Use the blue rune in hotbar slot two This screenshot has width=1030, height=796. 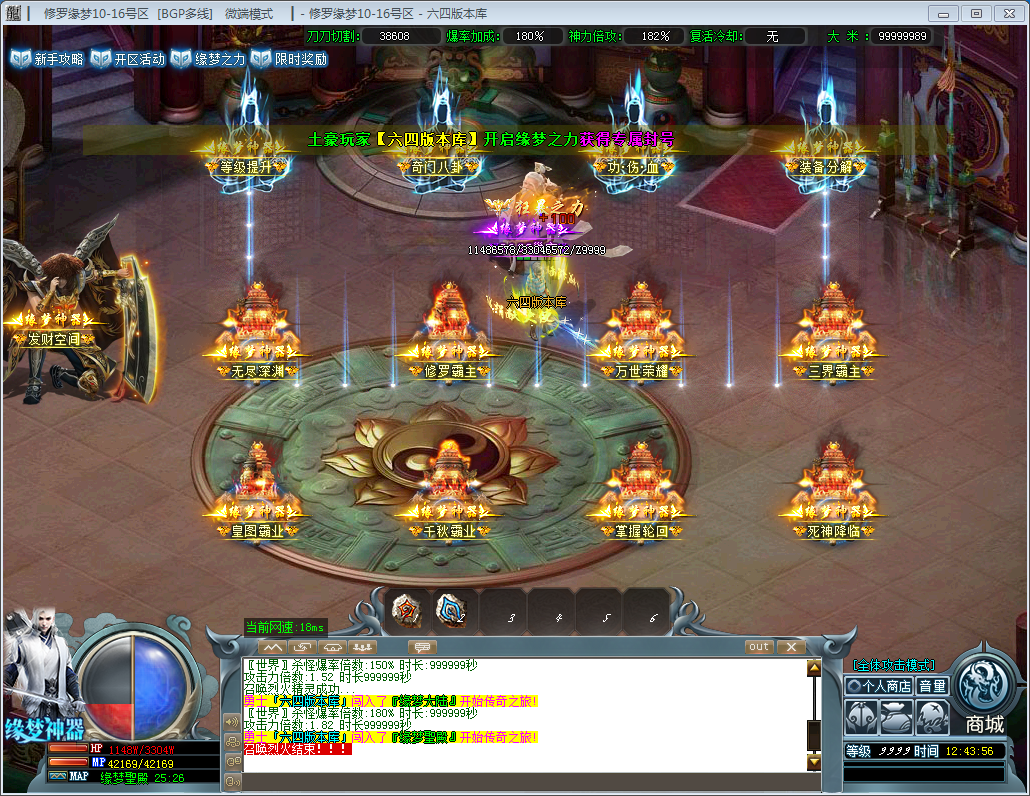454,610
